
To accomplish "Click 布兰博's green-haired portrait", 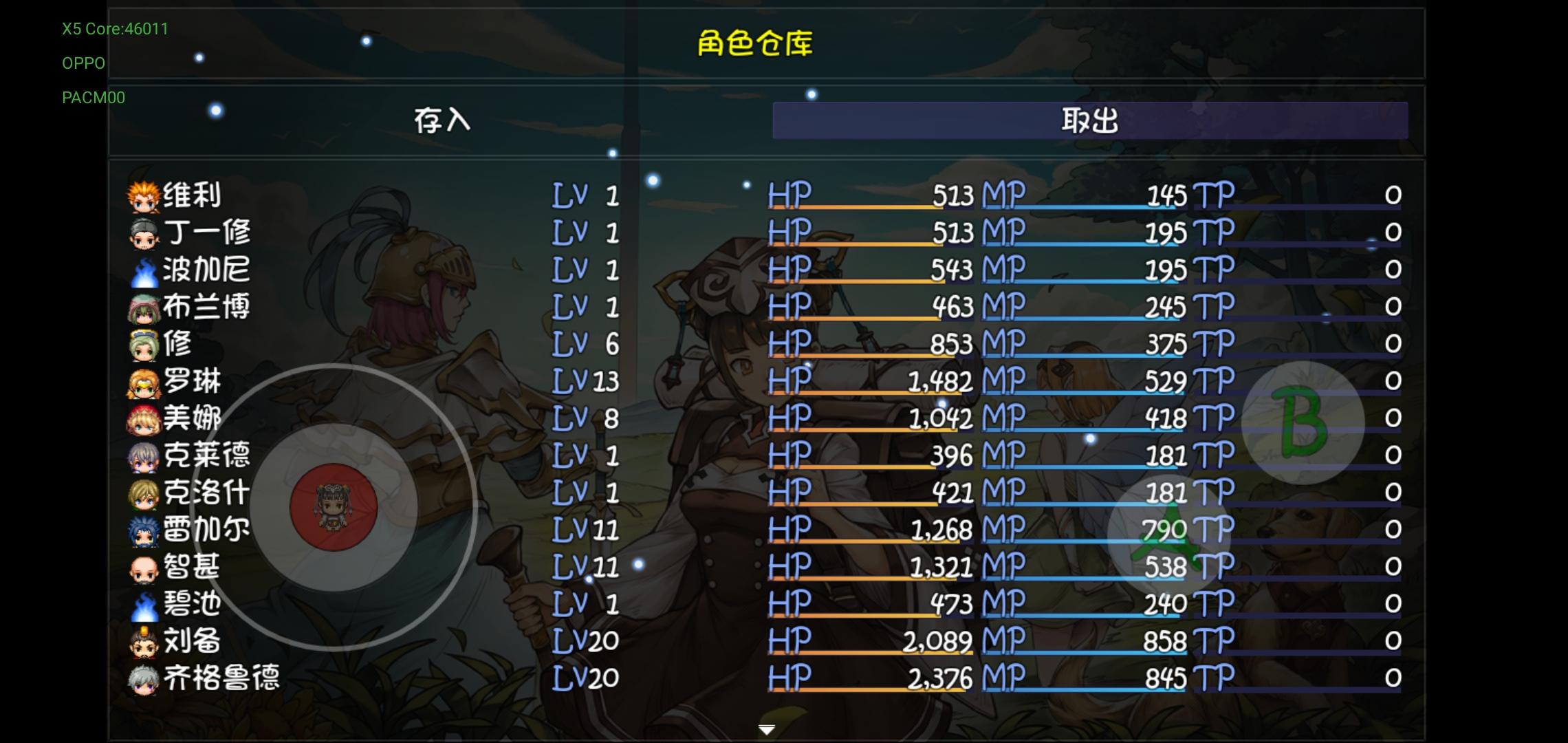I will click(x=142, y=307).
